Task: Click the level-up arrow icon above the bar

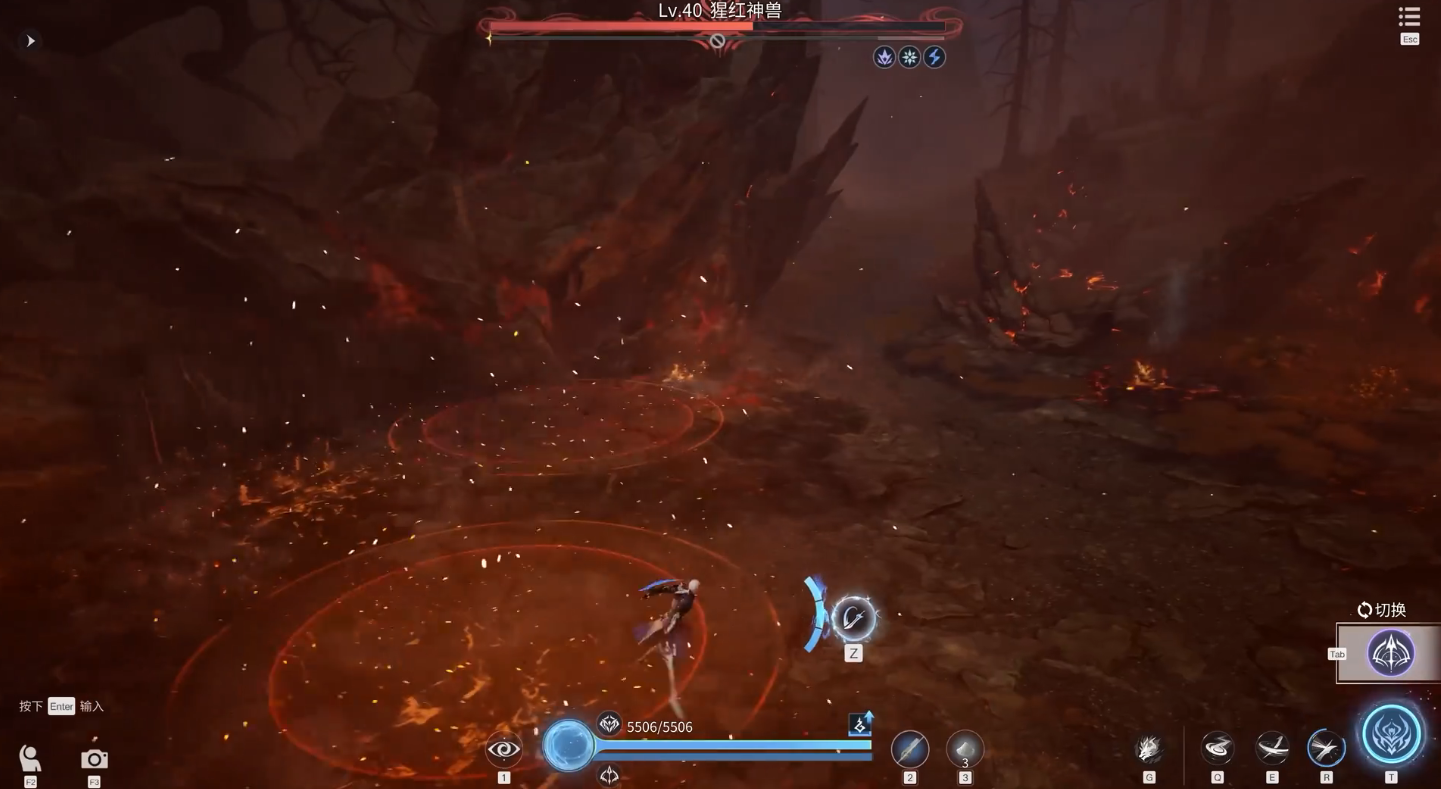Action: (860, 724)
